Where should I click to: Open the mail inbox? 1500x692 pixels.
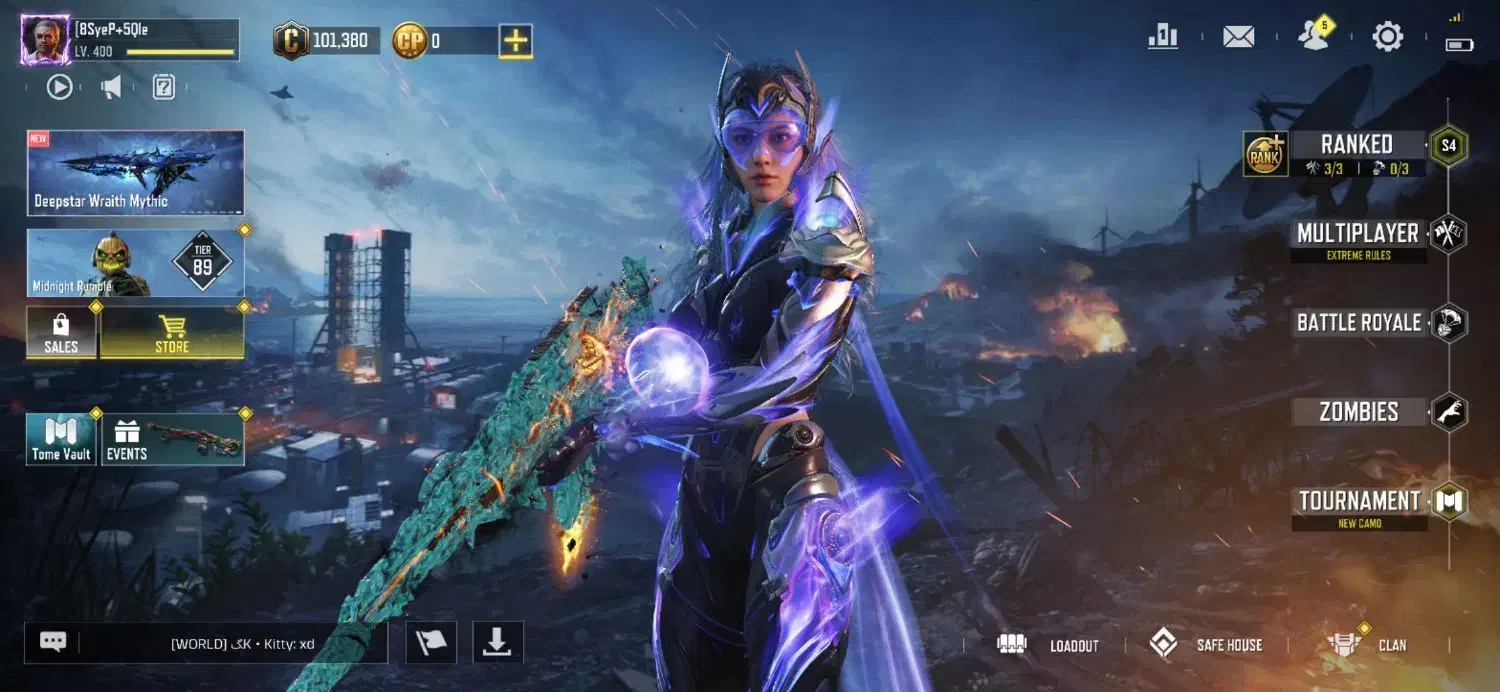[1238, 37]
